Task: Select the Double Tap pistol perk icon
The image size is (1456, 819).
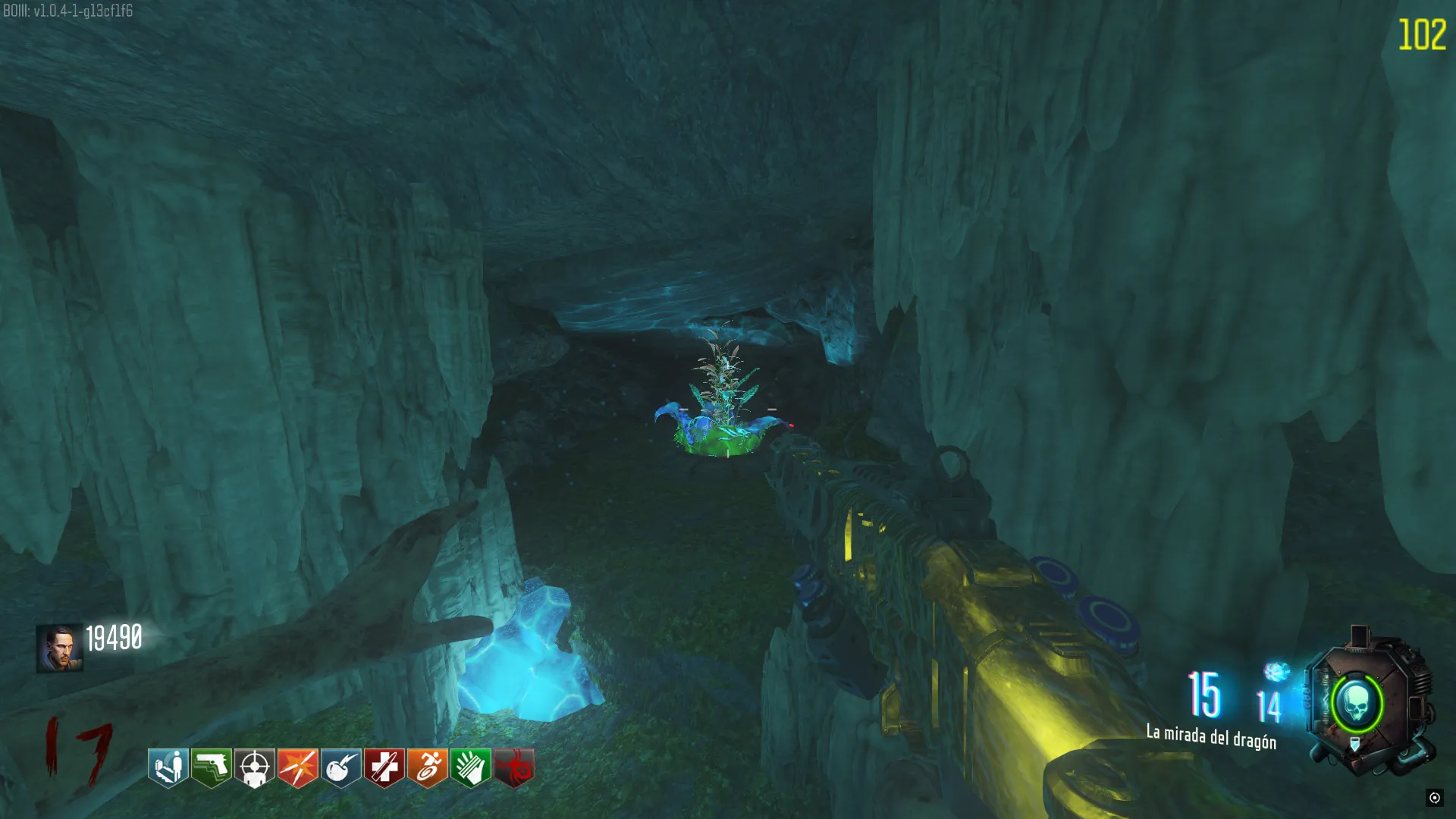Action: click(x=211, y=767)
